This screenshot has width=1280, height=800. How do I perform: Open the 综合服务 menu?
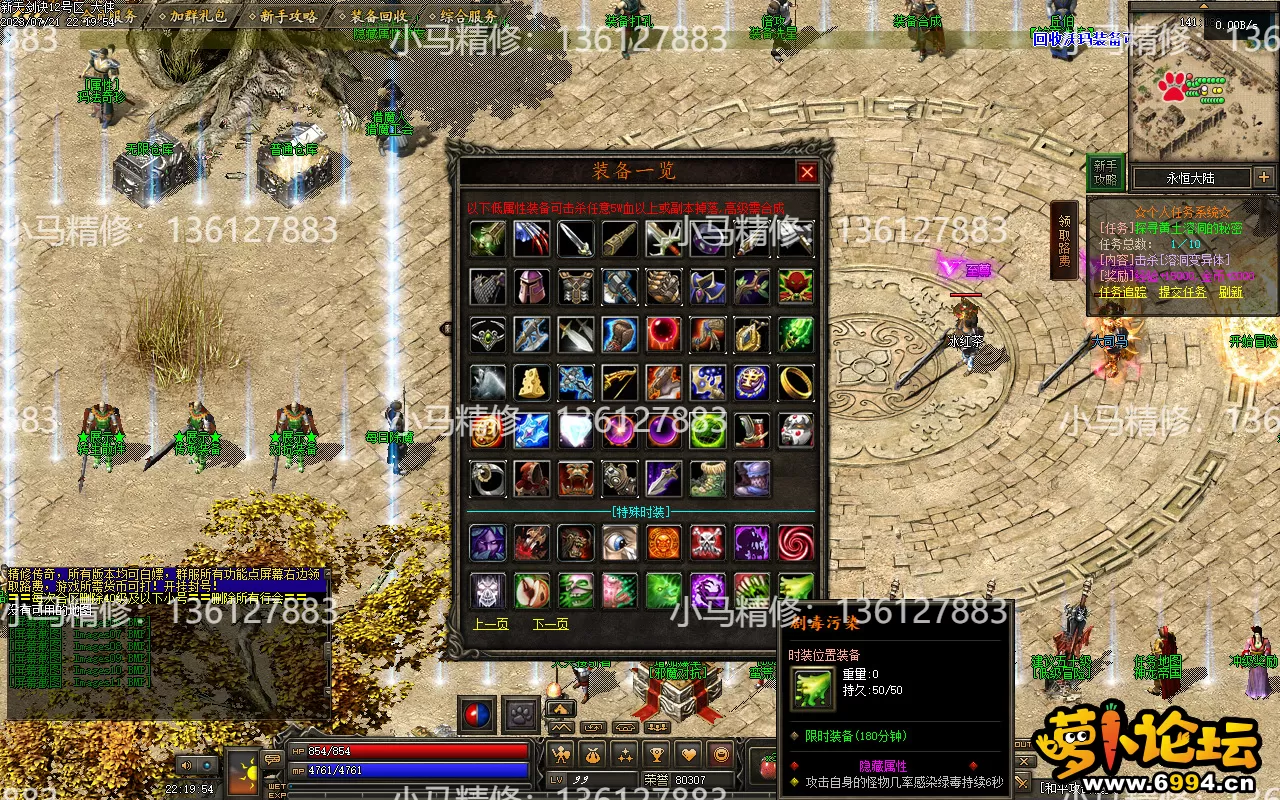coord(468,17)
